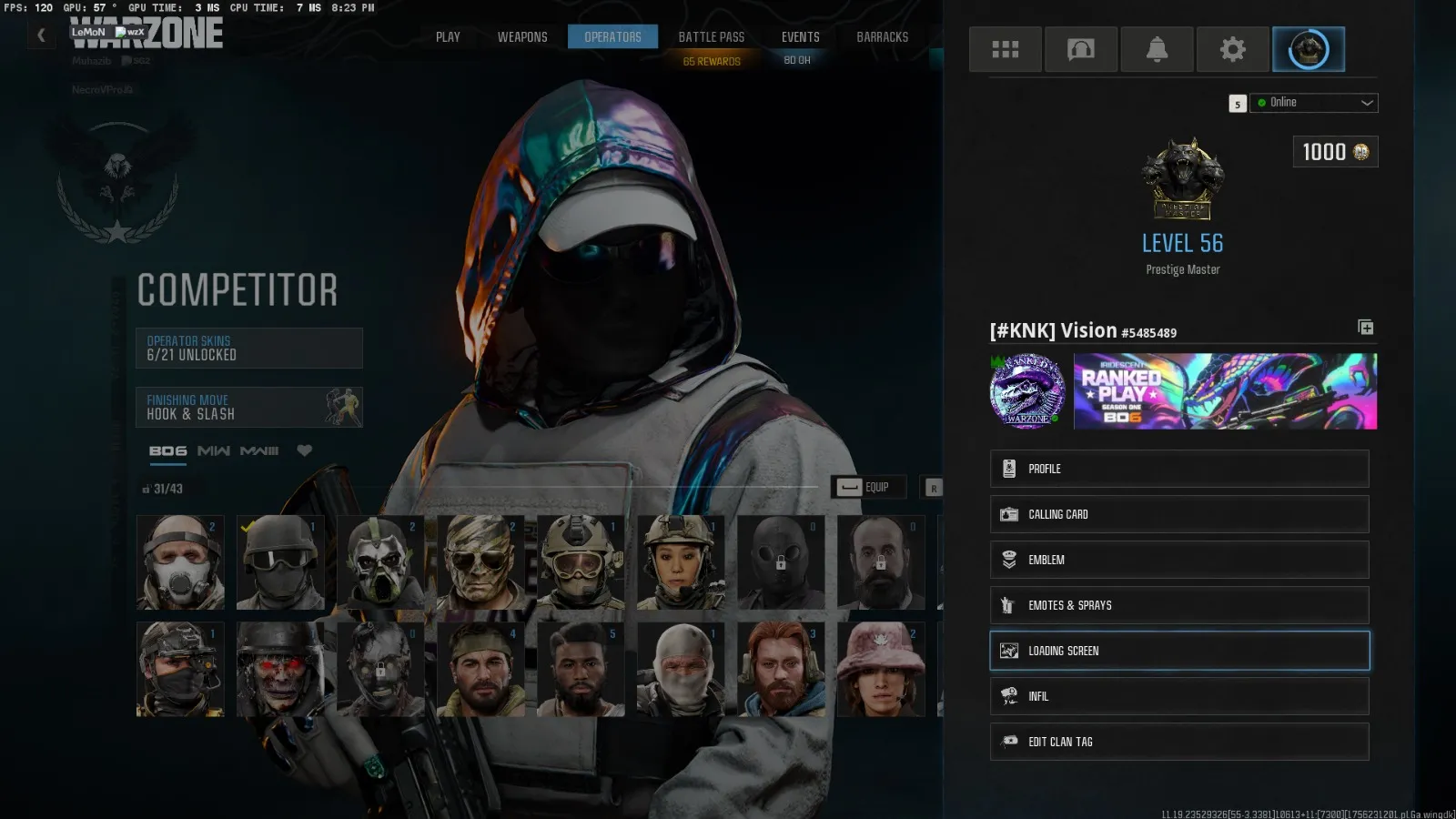Toggle the favorites heart filter for operators
The height and width of the screenshot is (819, 1456).
(304, 450)
